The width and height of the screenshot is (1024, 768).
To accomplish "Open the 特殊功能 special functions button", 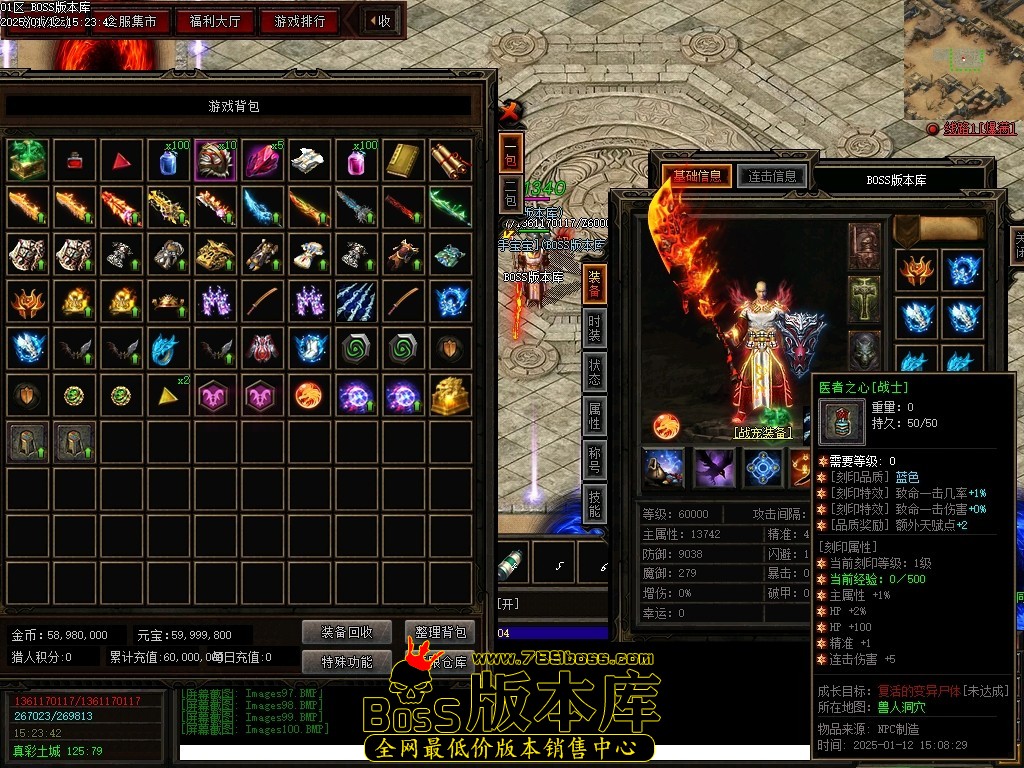I will click(347, 661).
